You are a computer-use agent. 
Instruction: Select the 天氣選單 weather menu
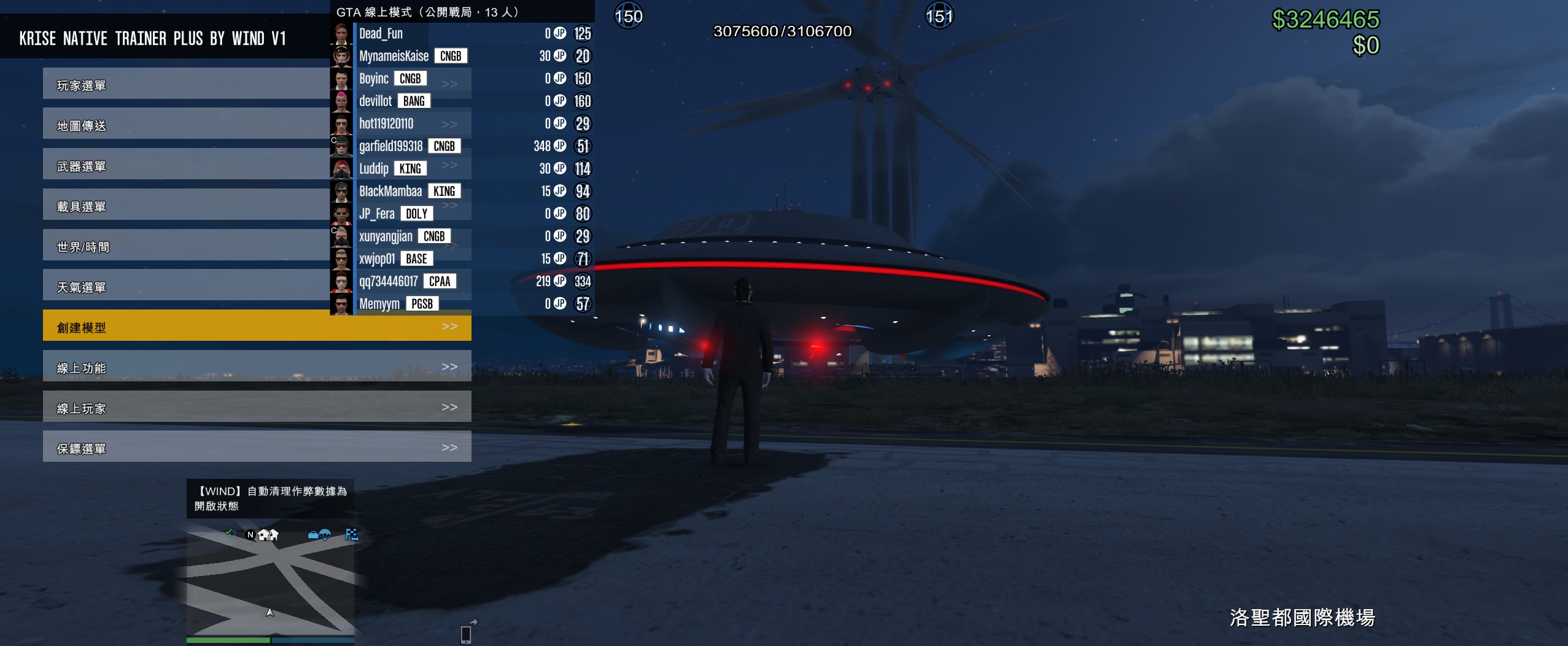(x=184, y=286)
